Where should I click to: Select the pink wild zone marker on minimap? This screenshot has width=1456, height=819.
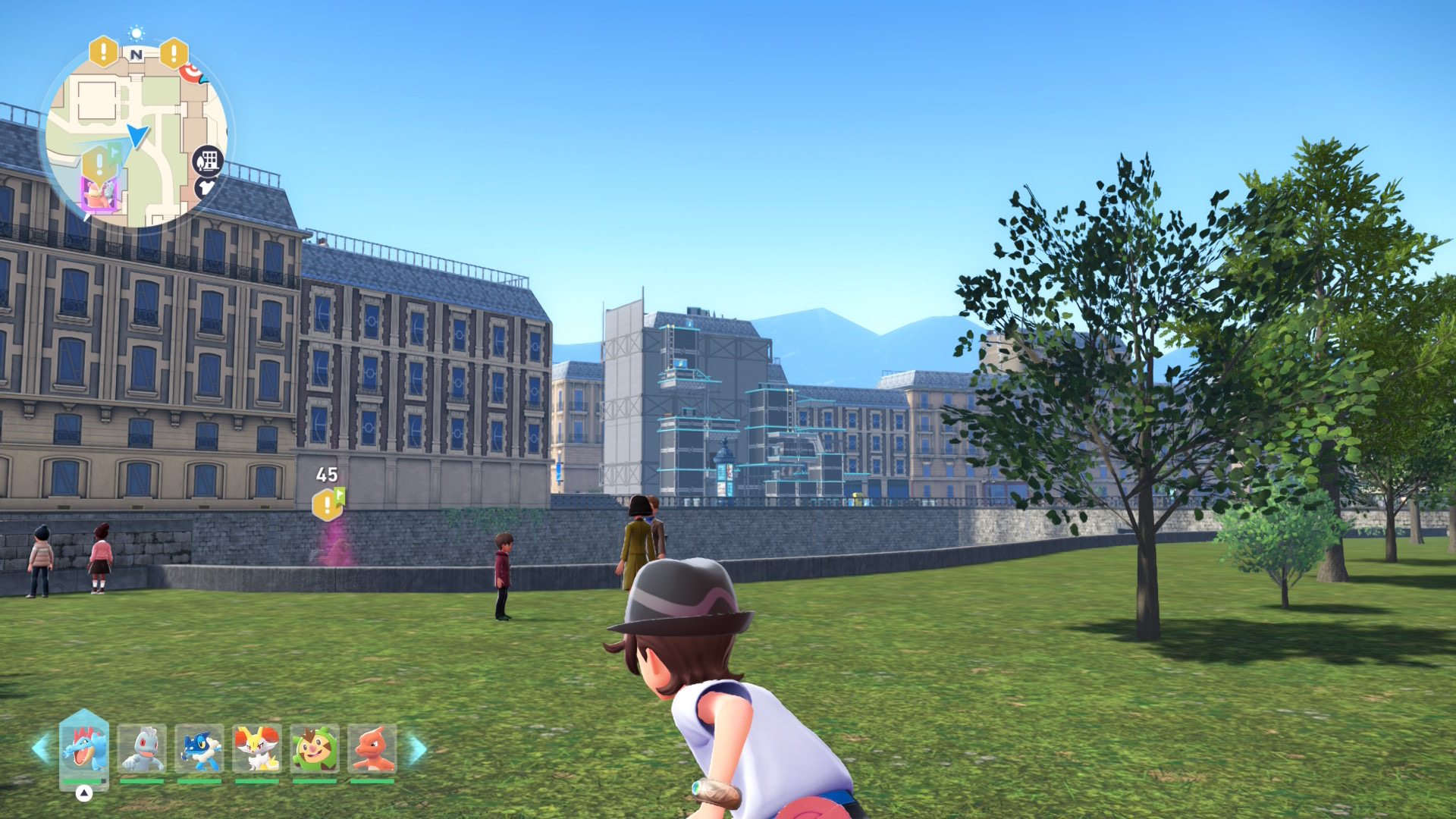click(99, 195)
